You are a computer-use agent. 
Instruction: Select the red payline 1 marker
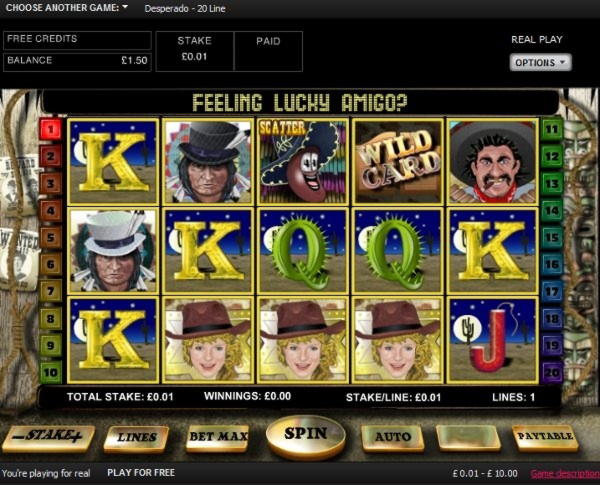(51, 128)
